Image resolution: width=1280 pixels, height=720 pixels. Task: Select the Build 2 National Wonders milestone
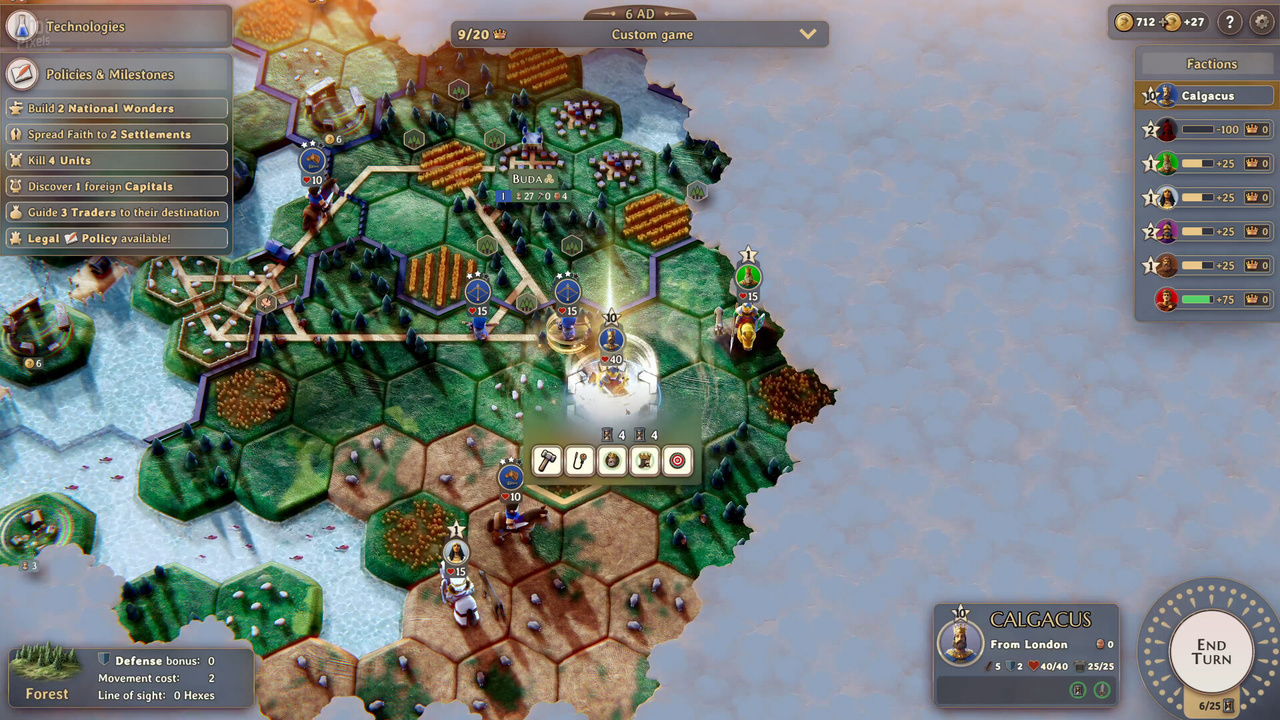point(116,108)
